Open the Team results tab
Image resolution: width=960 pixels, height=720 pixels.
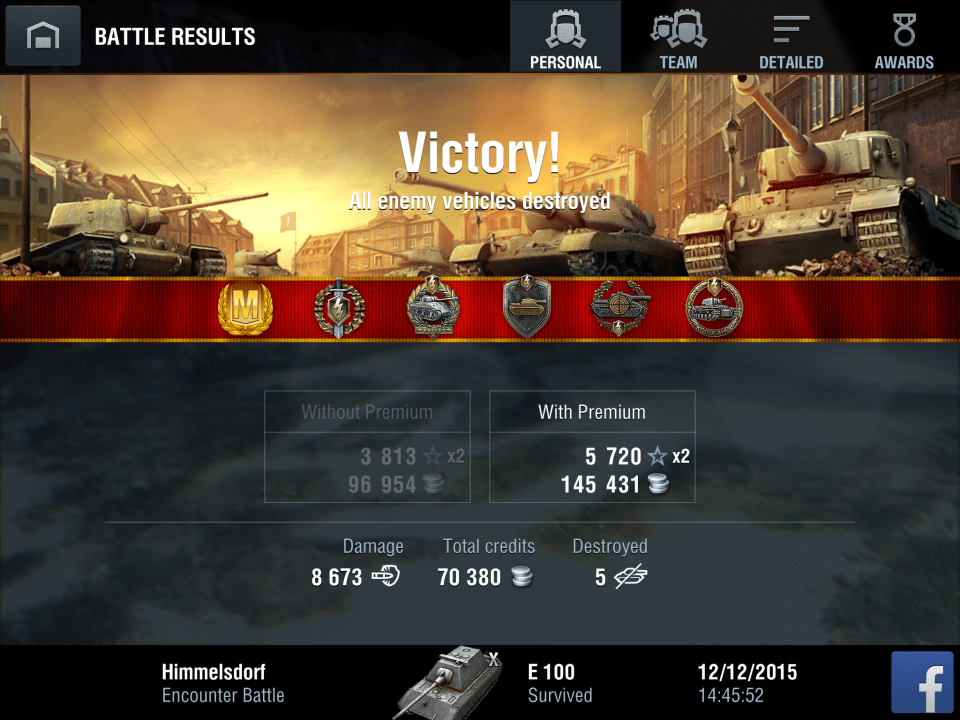coord(678,37)
